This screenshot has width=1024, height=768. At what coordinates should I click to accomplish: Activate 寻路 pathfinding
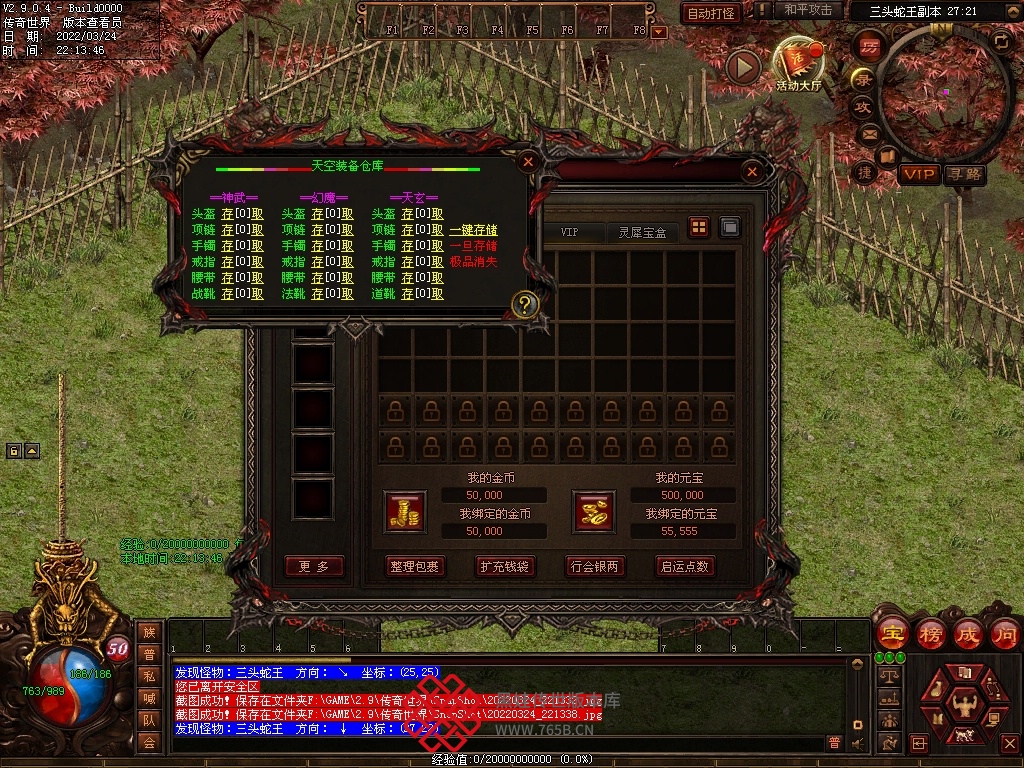click(x=965, y=174)
